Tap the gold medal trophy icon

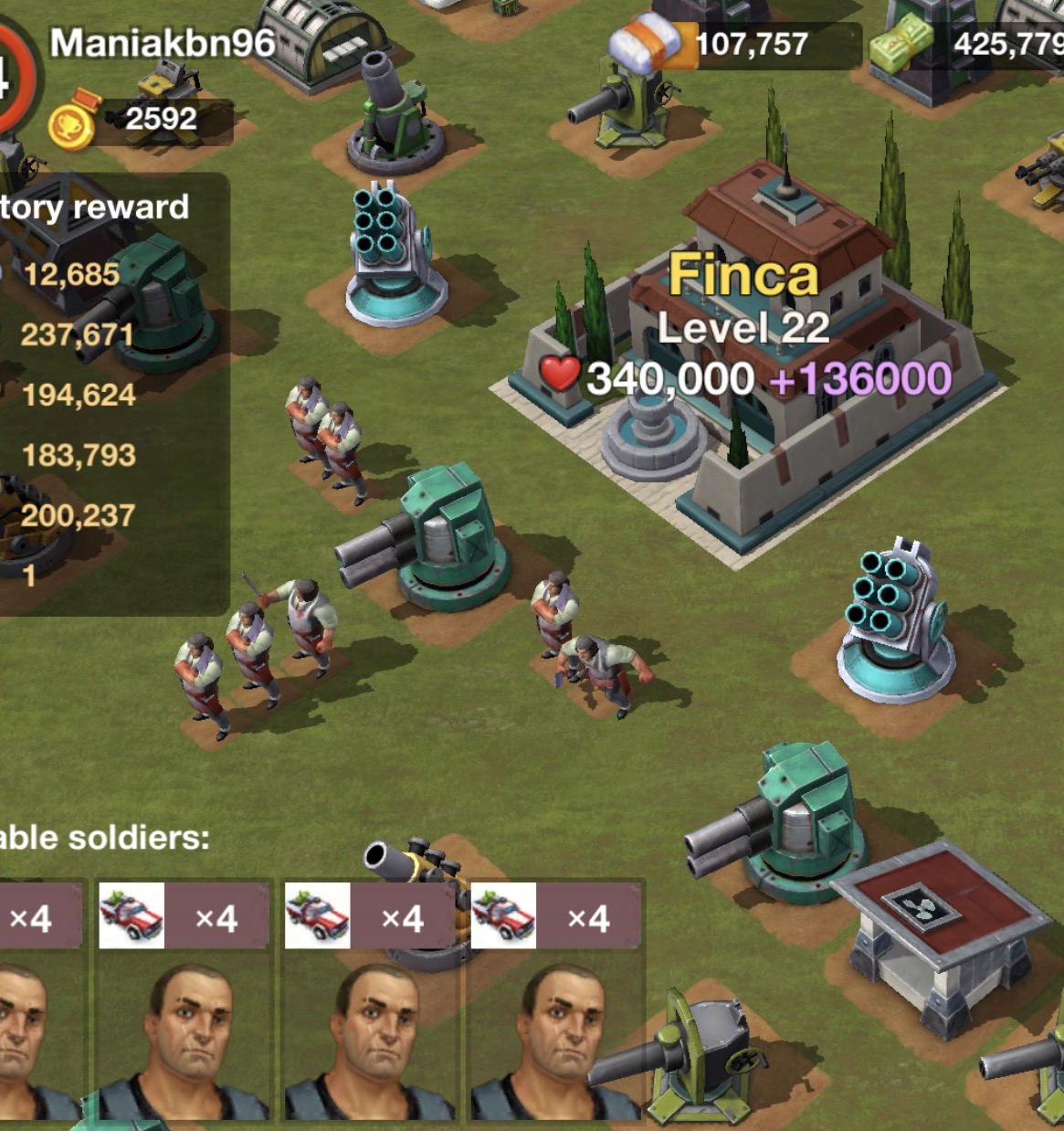72,123
